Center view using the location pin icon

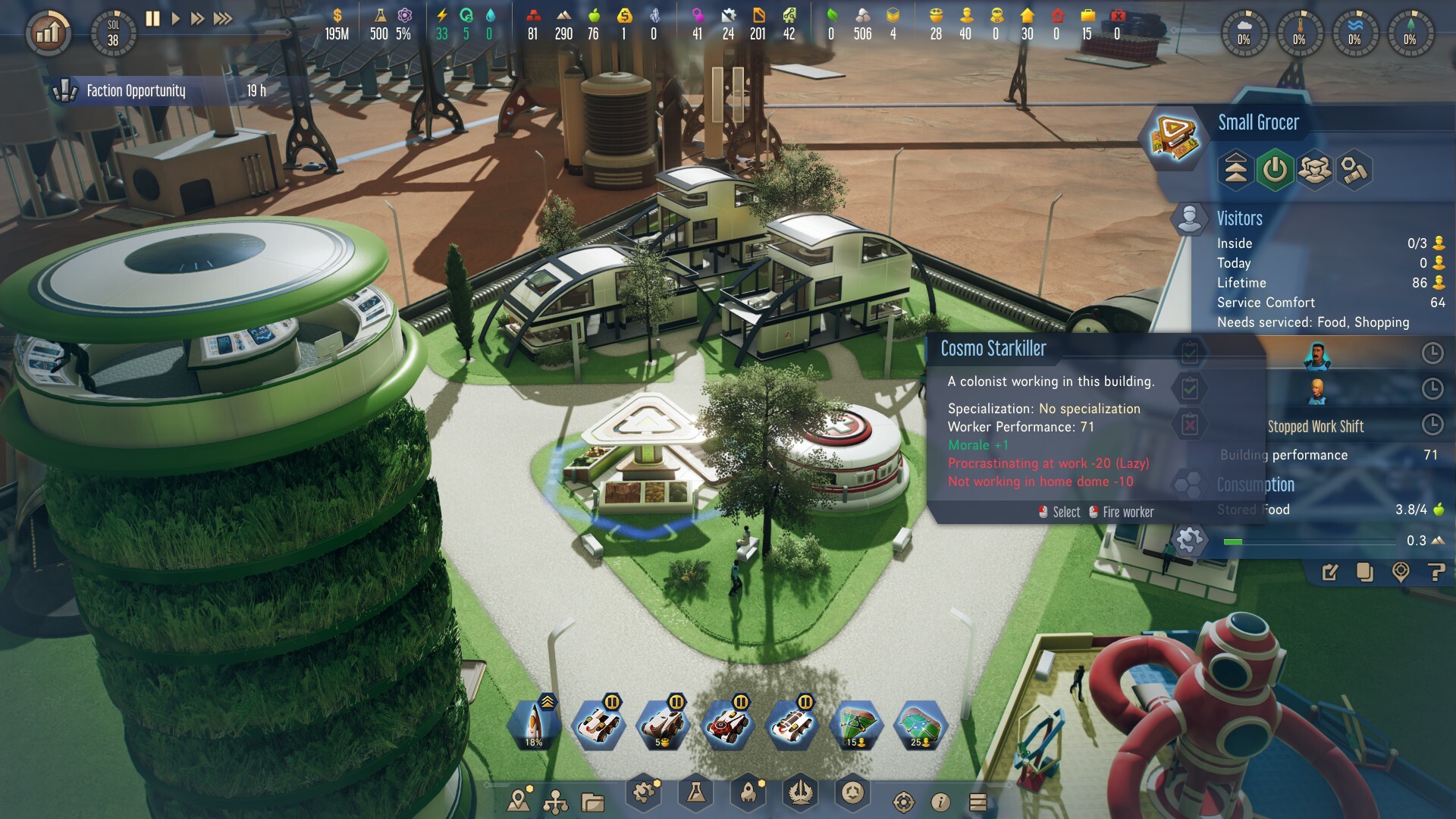tap(1401, 573)
